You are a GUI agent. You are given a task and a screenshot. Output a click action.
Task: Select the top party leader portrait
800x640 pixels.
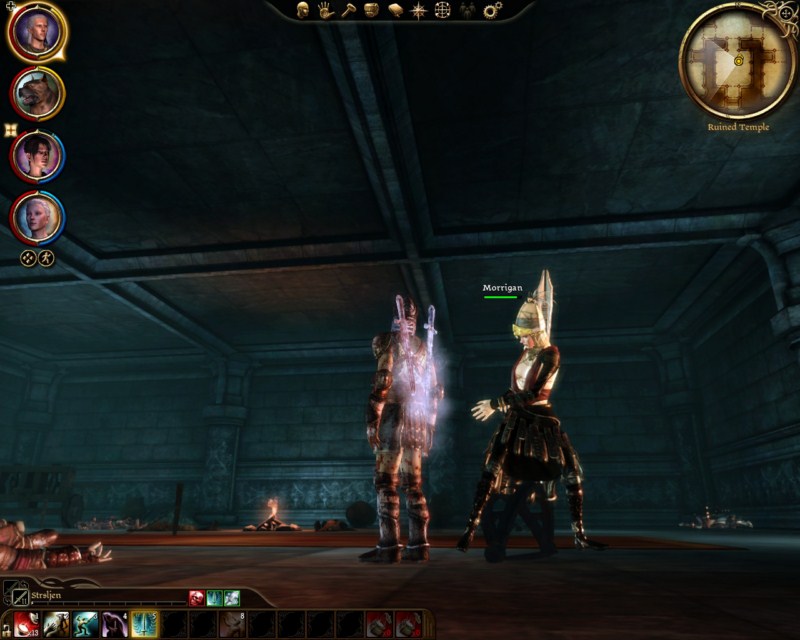point(37,32)
